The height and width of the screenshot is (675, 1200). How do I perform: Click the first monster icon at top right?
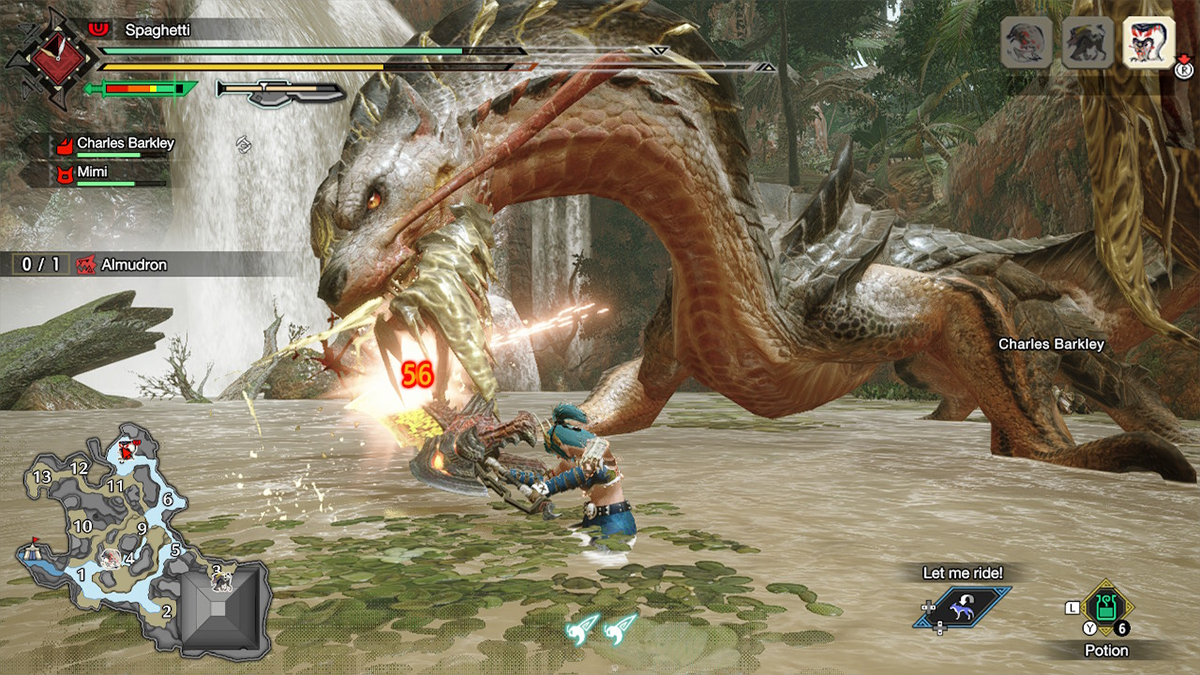1027,44
